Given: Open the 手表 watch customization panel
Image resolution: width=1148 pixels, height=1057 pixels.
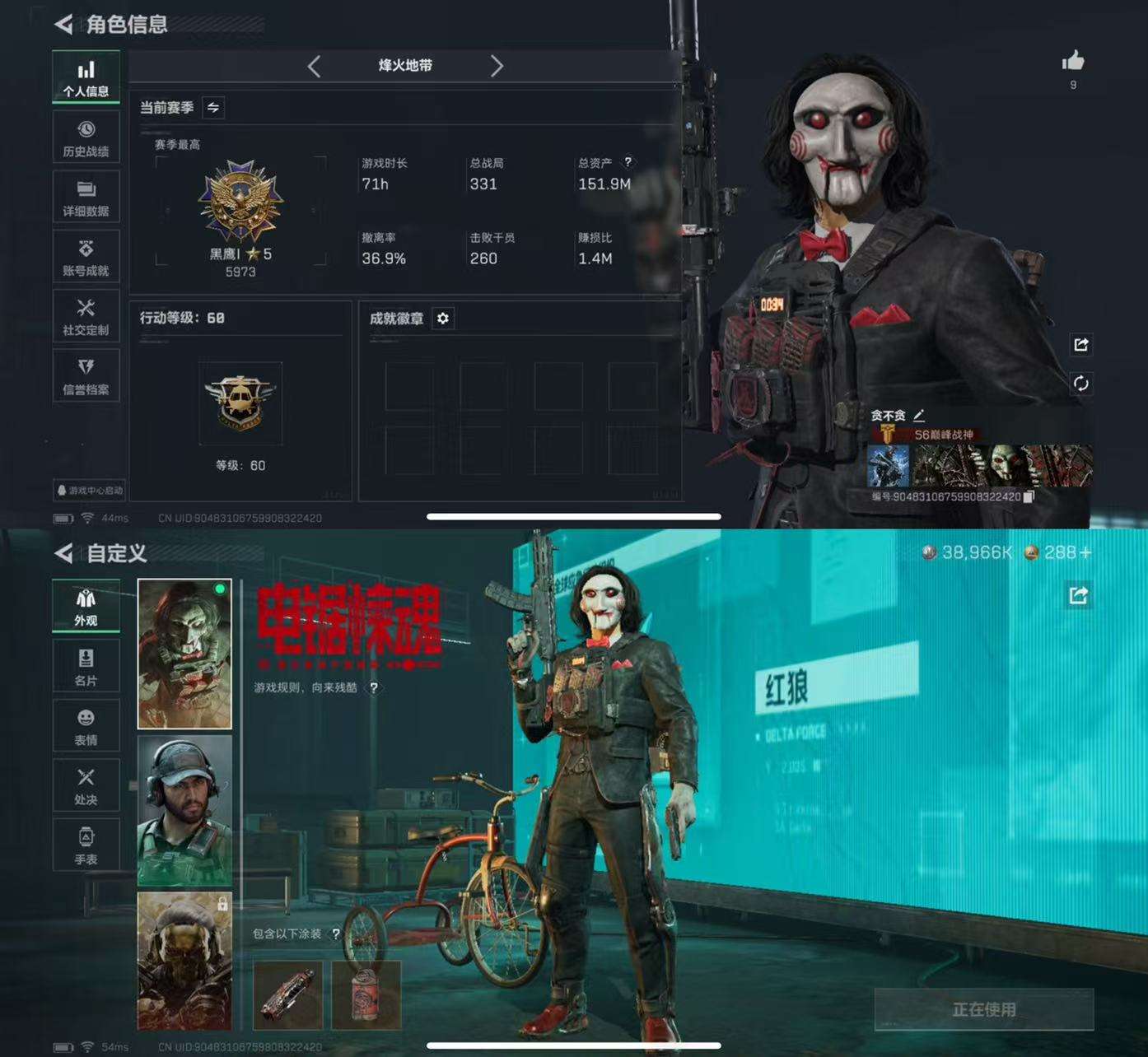Looking at the screenshot, I should [86, 845].
